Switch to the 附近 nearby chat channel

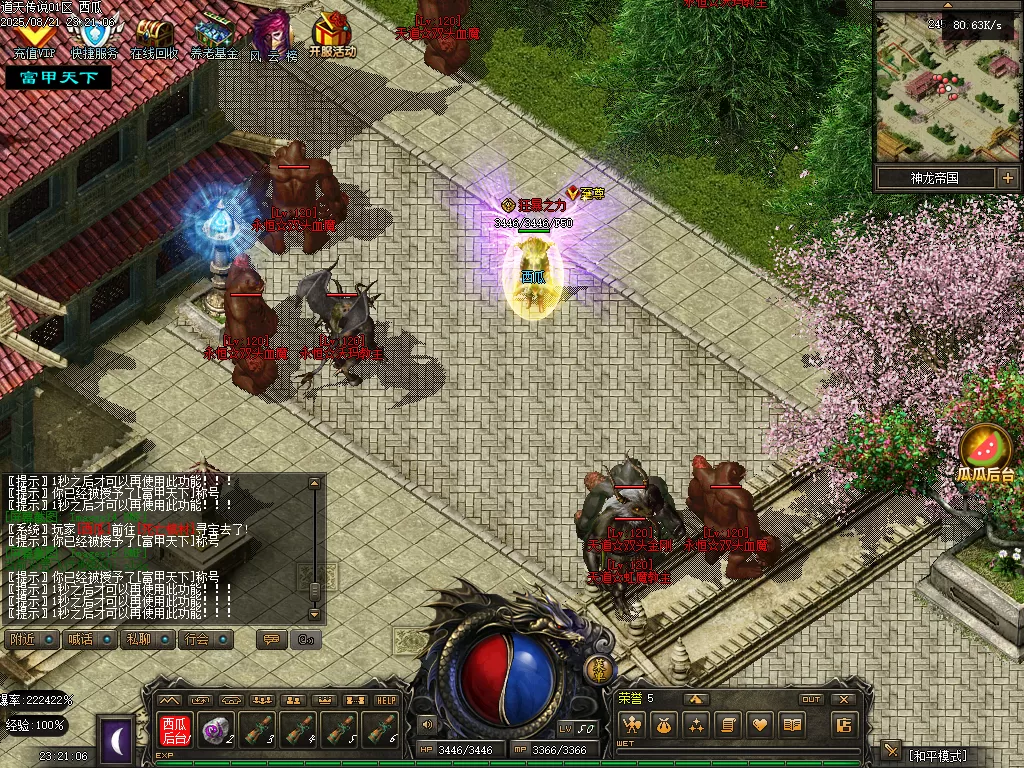tap(32, 639)
